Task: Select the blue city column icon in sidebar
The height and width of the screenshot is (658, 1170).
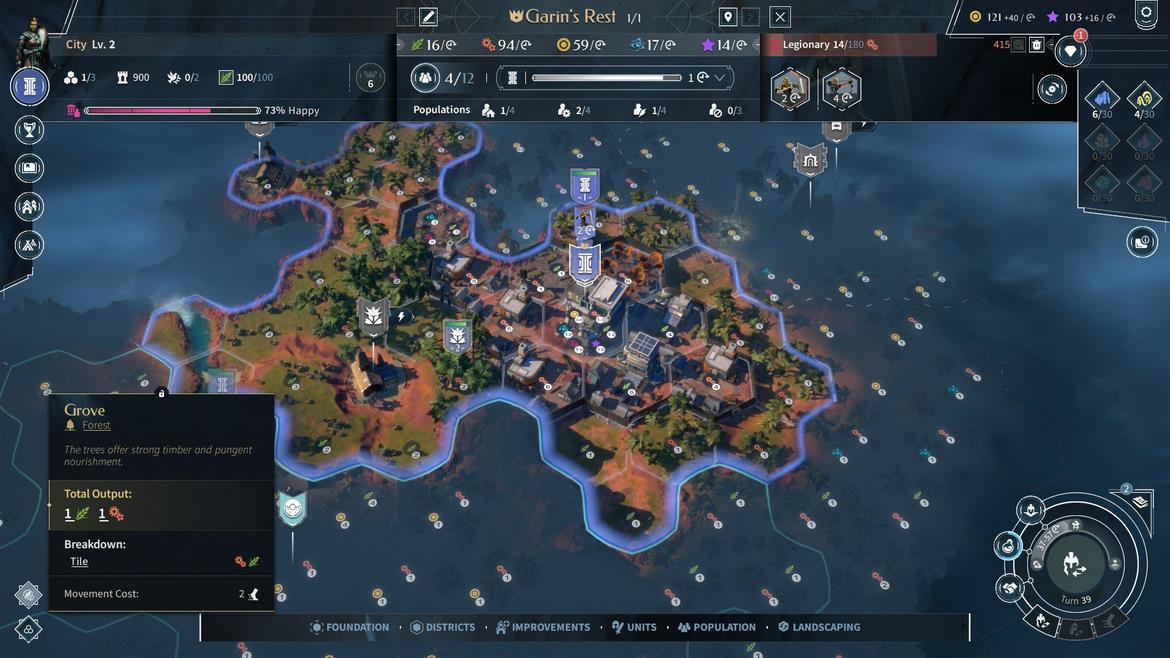Action: (x=30, y=87)
